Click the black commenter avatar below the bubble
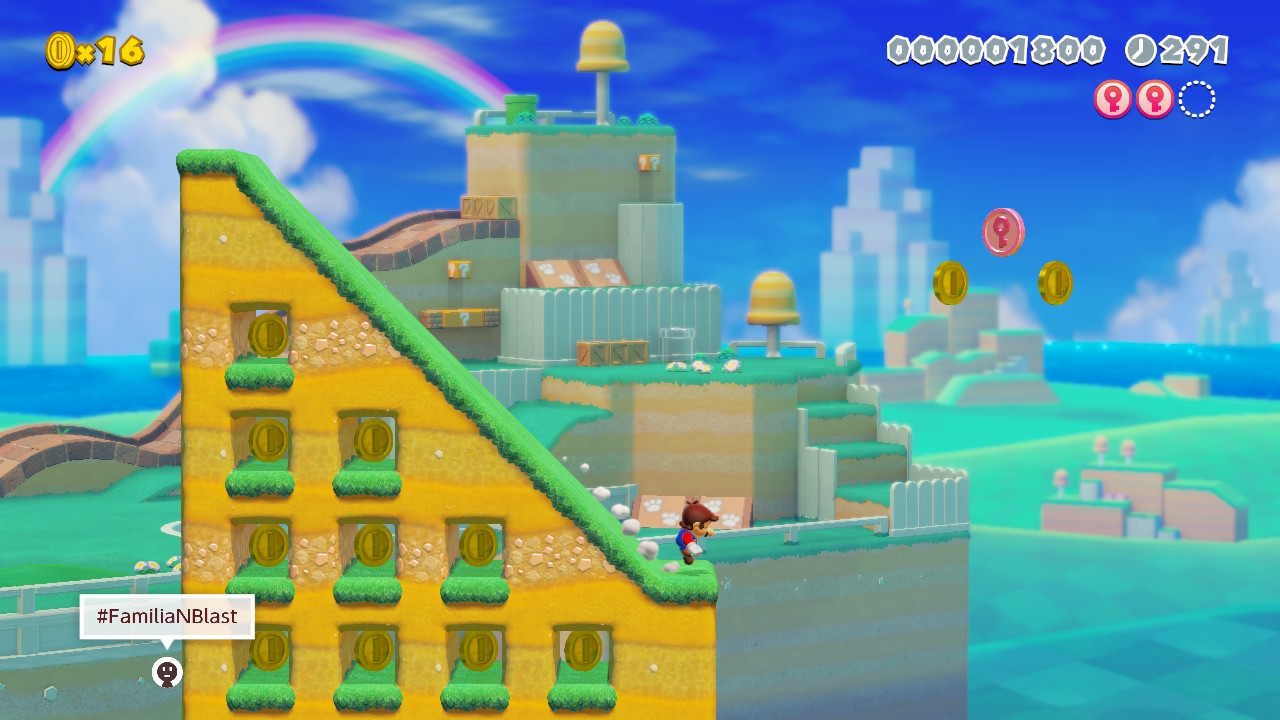Screen dimensions: 1280x720 (x=166, y=673)
